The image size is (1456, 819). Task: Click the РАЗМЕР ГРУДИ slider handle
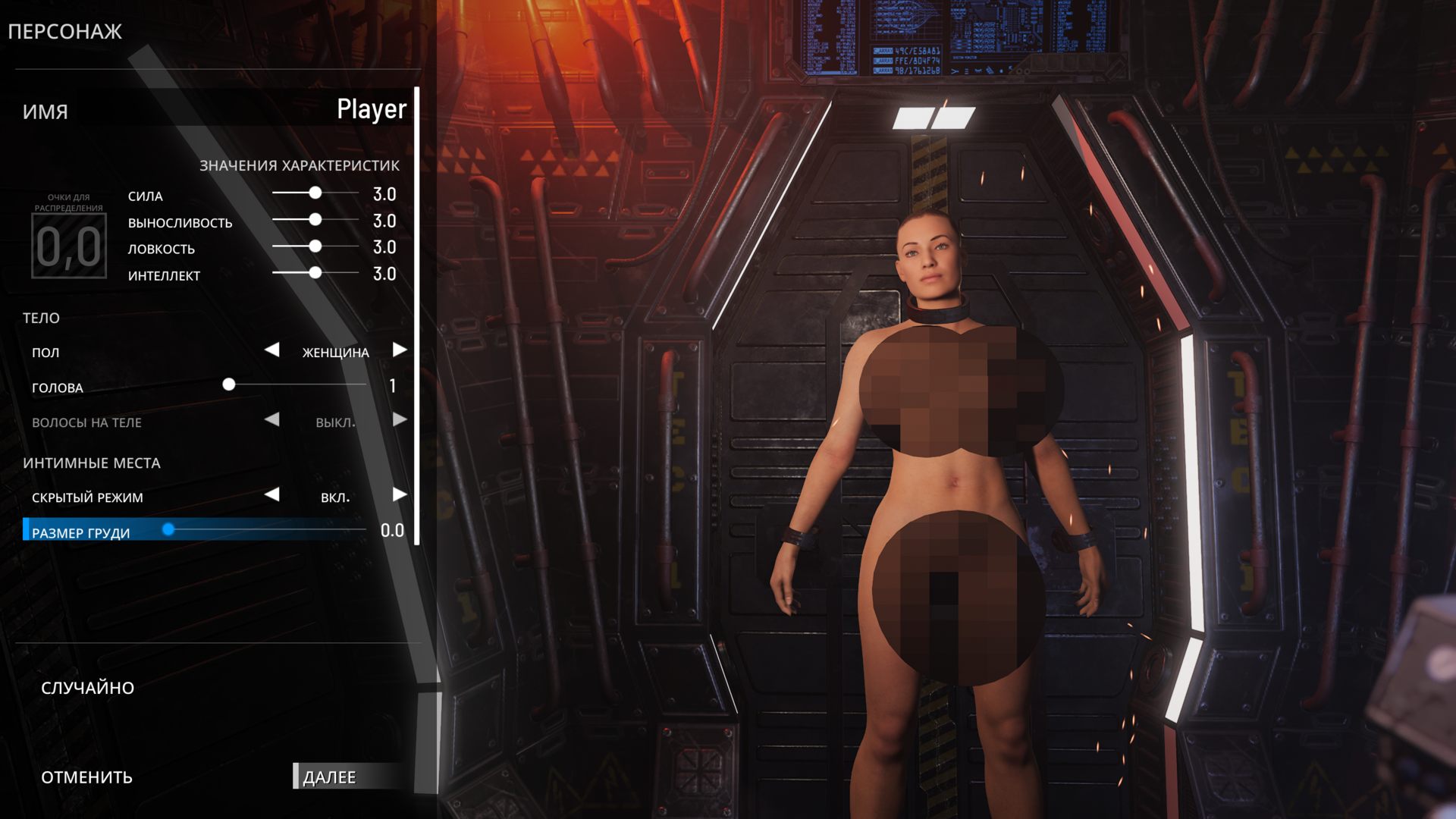click(168, 530)
